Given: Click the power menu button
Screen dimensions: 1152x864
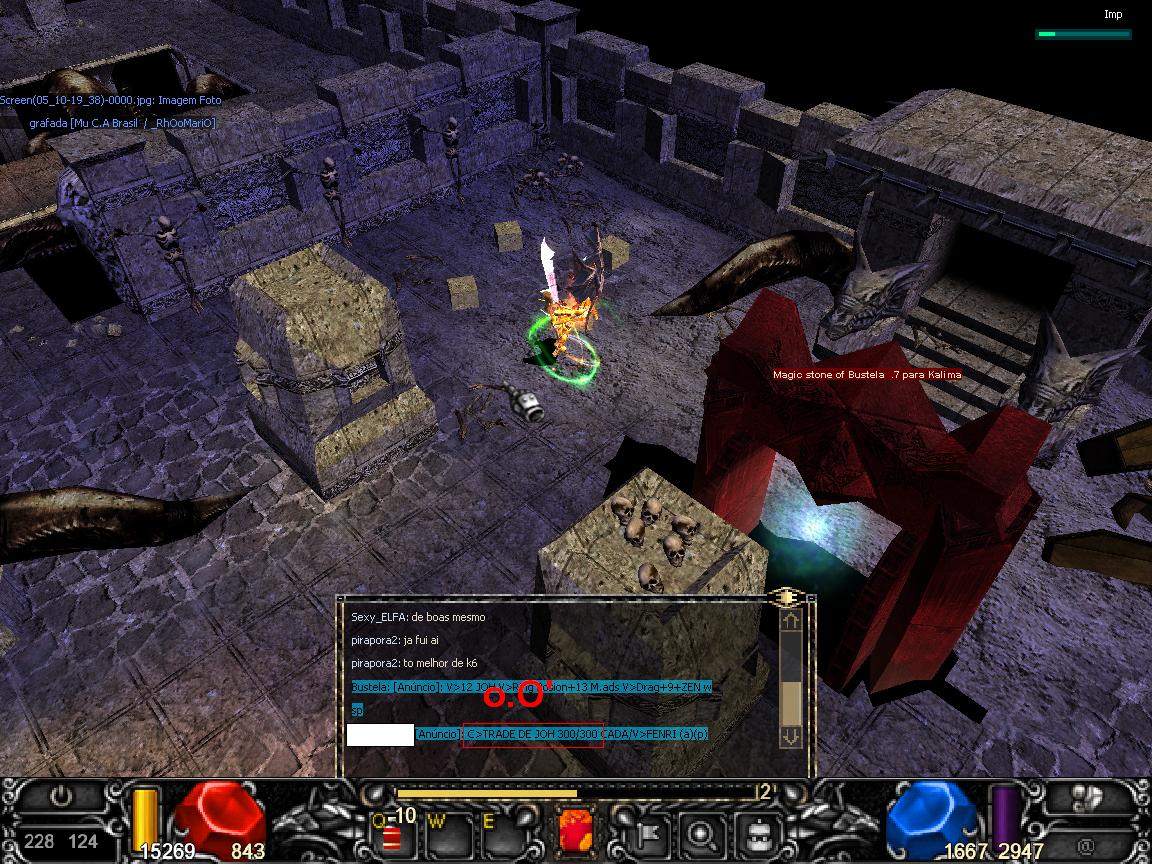Looking at the screenshot, I should 62,797.
